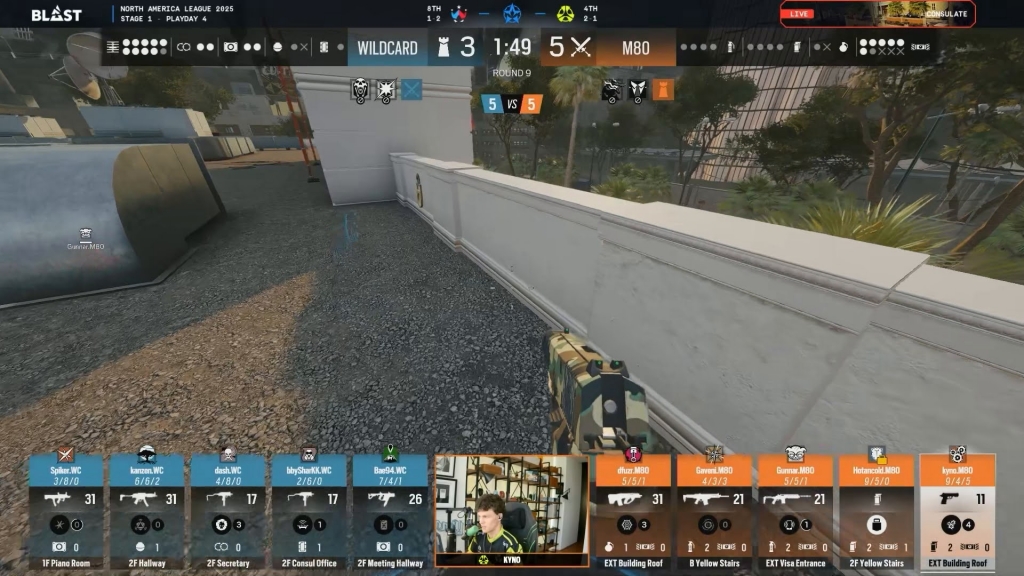Viewport: 1024px width, 576px height.
Task: Choose Gaveni.M80 player card
Action: tap(714, 510)
